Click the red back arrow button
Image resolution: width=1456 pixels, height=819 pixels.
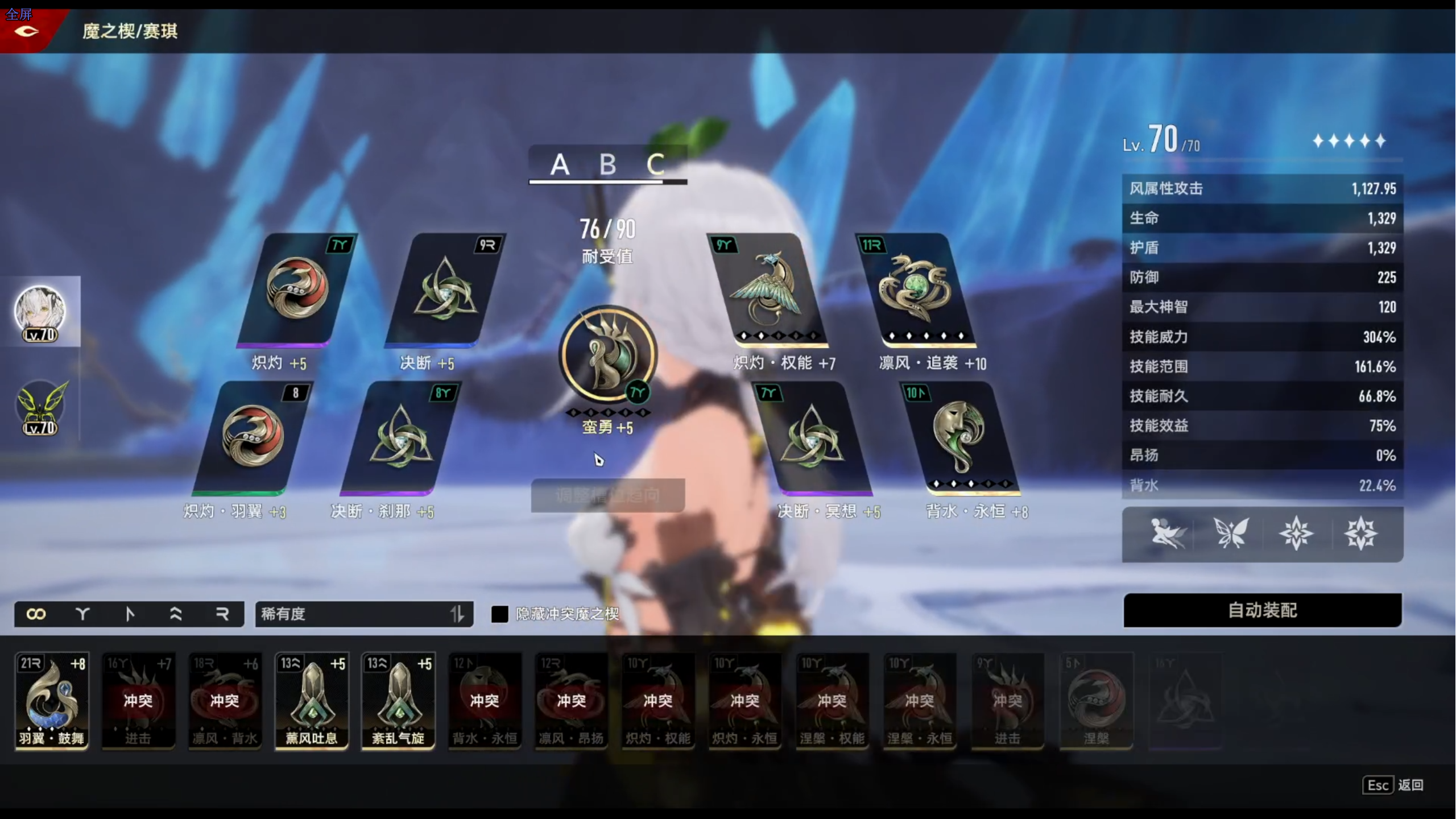(x=26, y=31)
